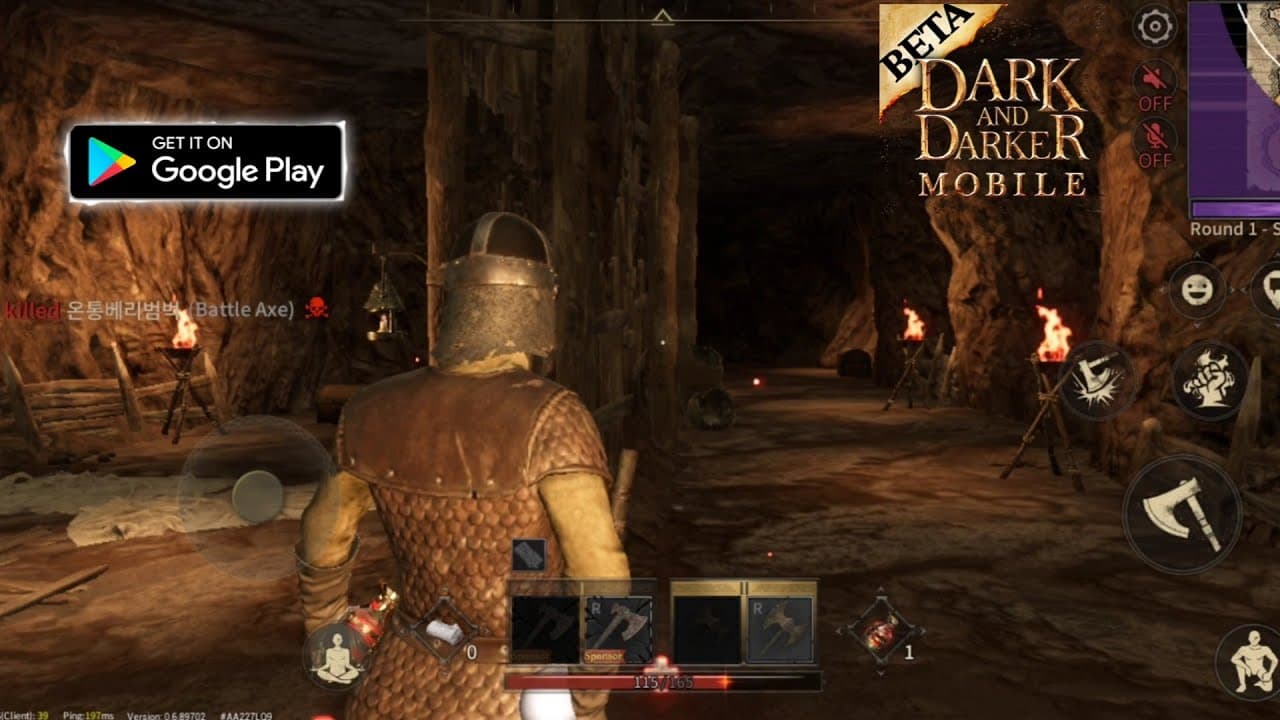Open the smiley emote menu
This screenshot has width=1280, height=720.
coord(1196,289)
